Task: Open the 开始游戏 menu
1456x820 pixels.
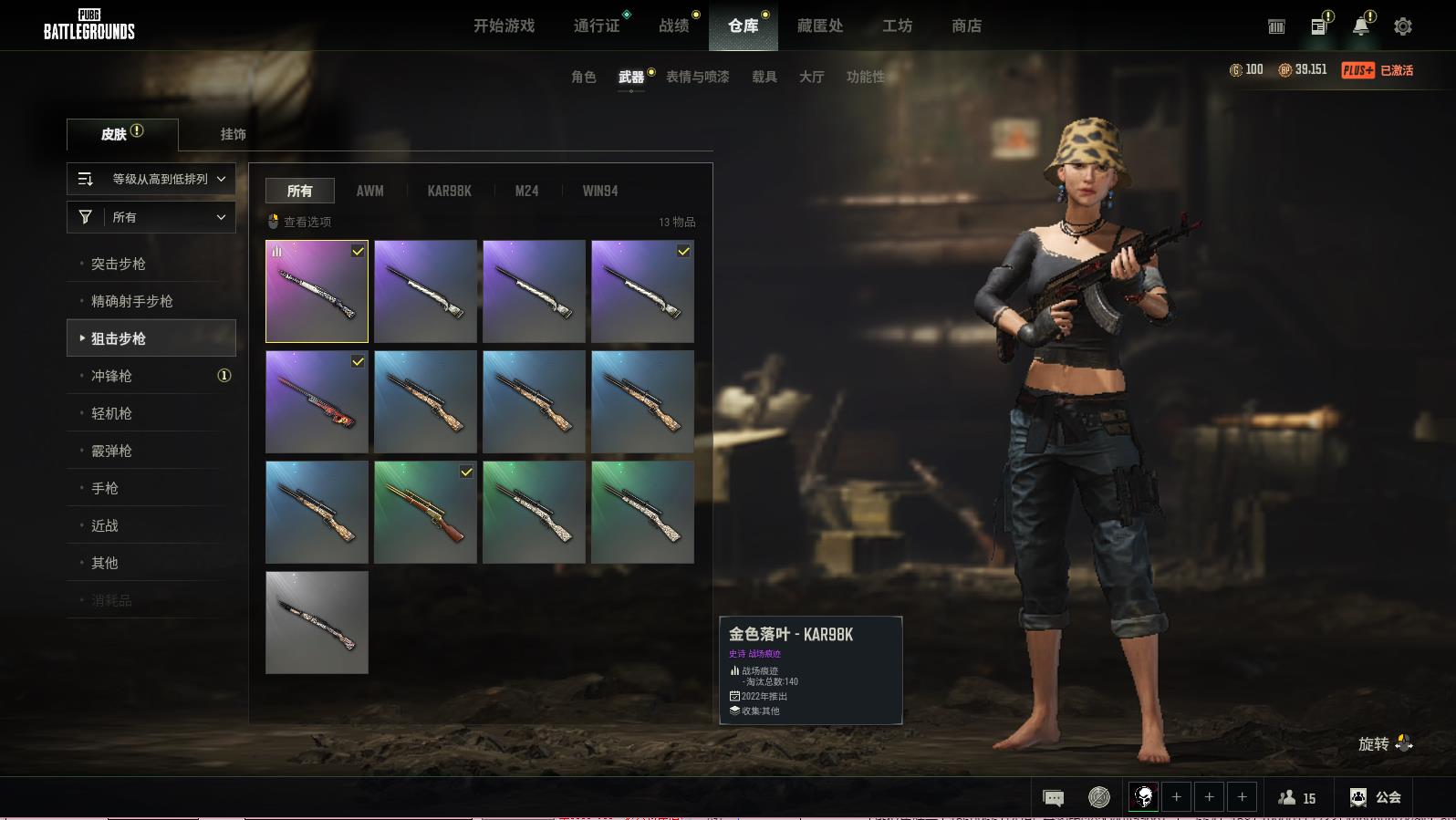Action: [504, 26]
